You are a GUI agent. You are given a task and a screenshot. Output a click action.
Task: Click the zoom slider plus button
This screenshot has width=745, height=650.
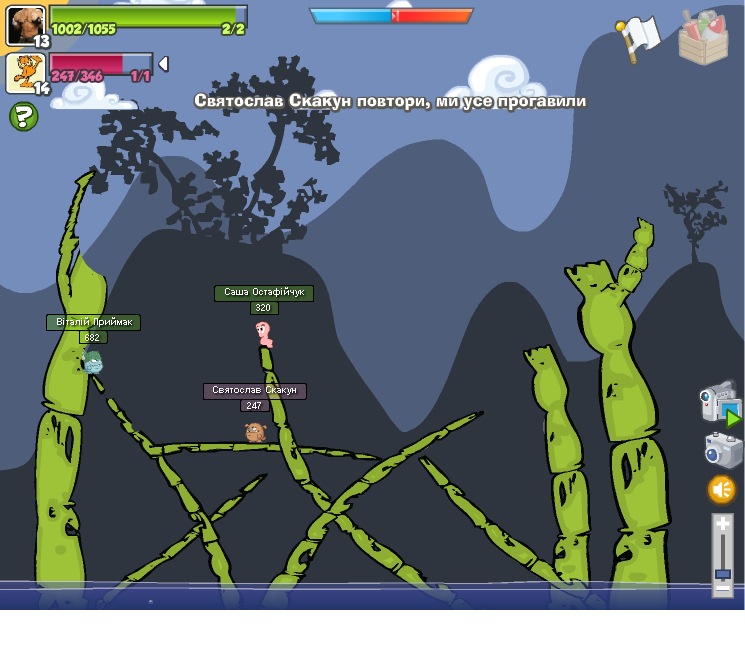coord(723,523)
